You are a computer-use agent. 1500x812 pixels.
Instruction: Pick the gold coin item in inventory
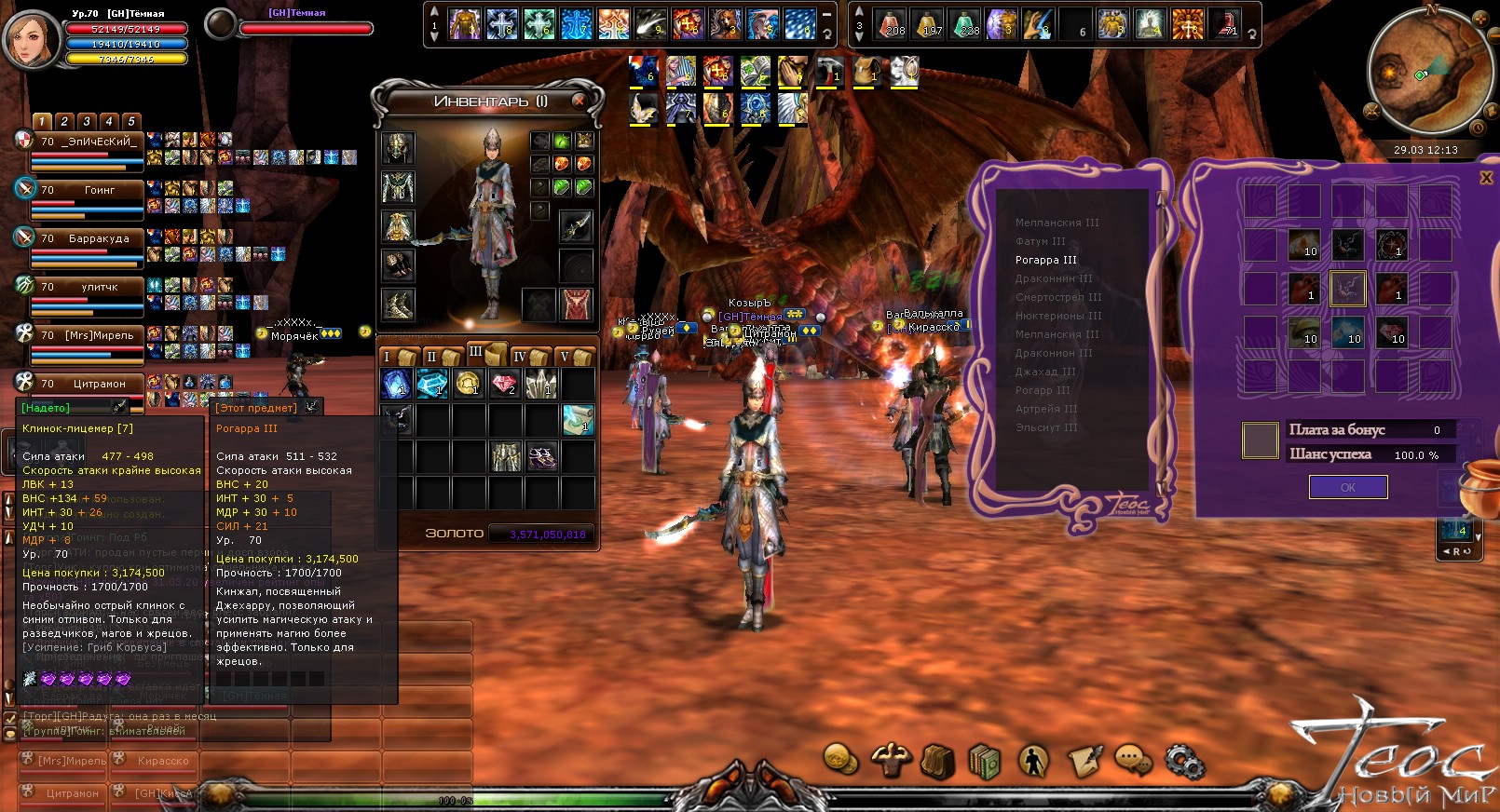click(x=469, y=383)
